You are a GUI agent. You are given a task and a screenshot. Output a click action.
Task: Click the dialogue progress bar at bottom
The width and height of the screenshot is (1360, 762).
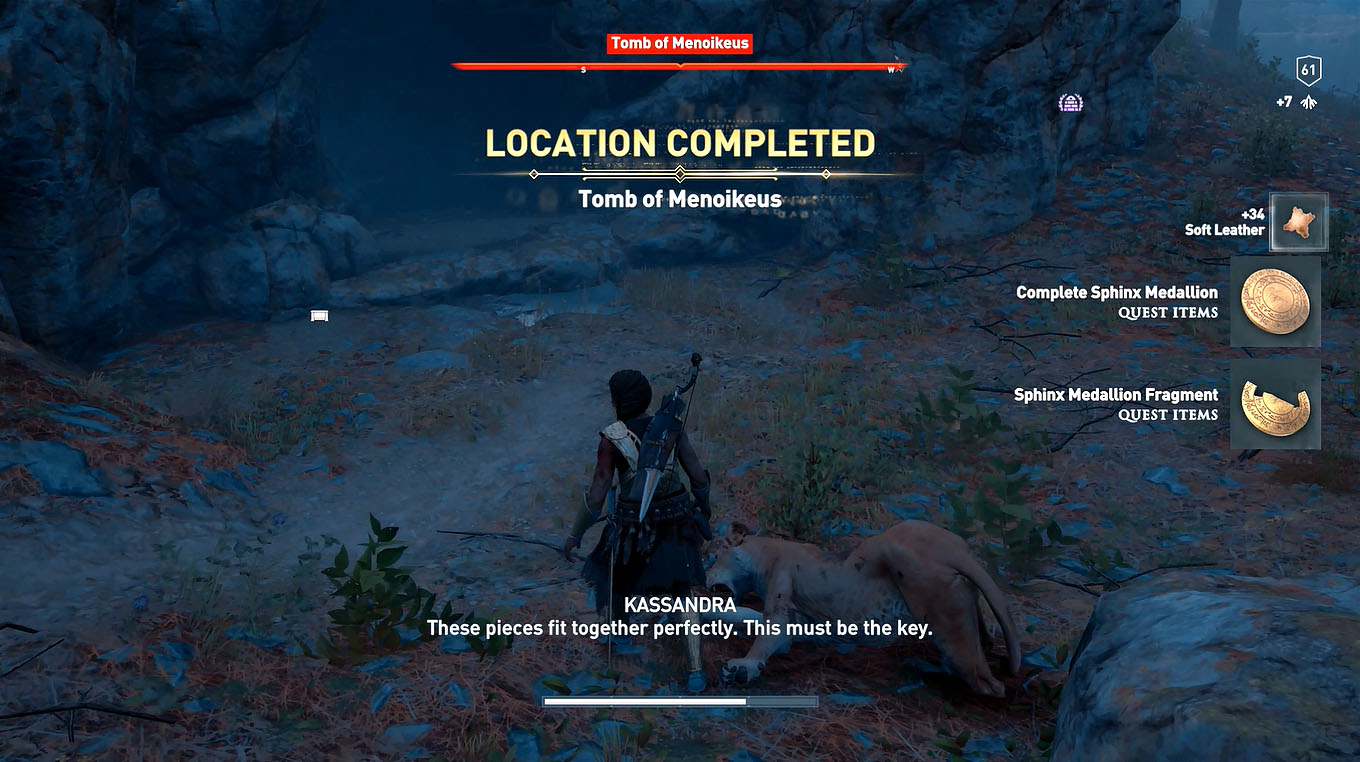(x=680, y=704)
